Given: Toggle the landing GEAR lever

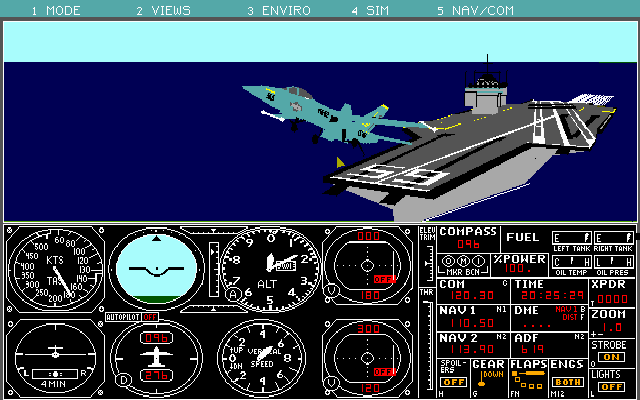Looking at the screenshot, I should [x=488, y=376].
